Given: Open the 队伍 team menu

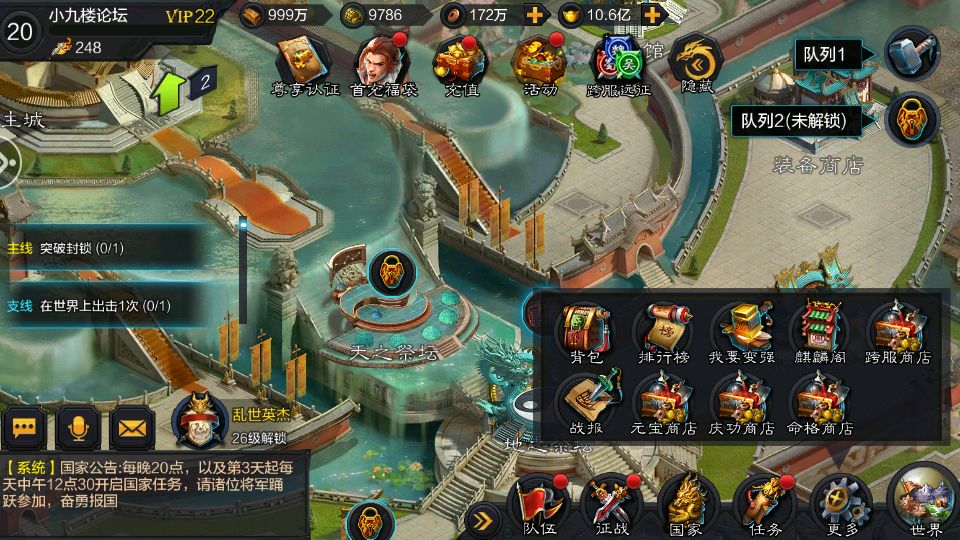Looking at the screenshot, I should tap(539, 503).
